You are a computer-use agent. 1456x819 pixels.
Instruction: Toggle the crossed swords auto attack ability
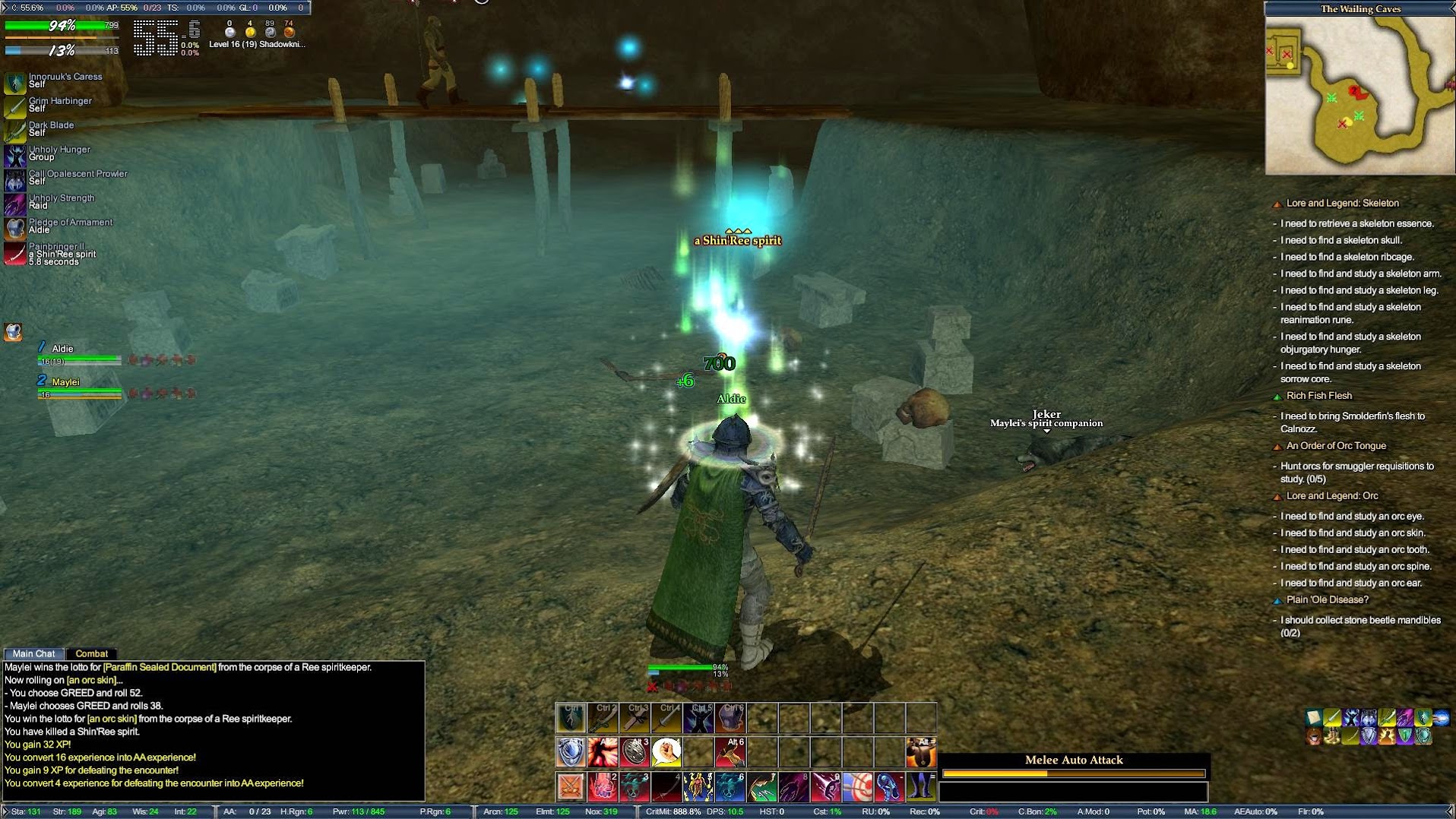[570, 786]
